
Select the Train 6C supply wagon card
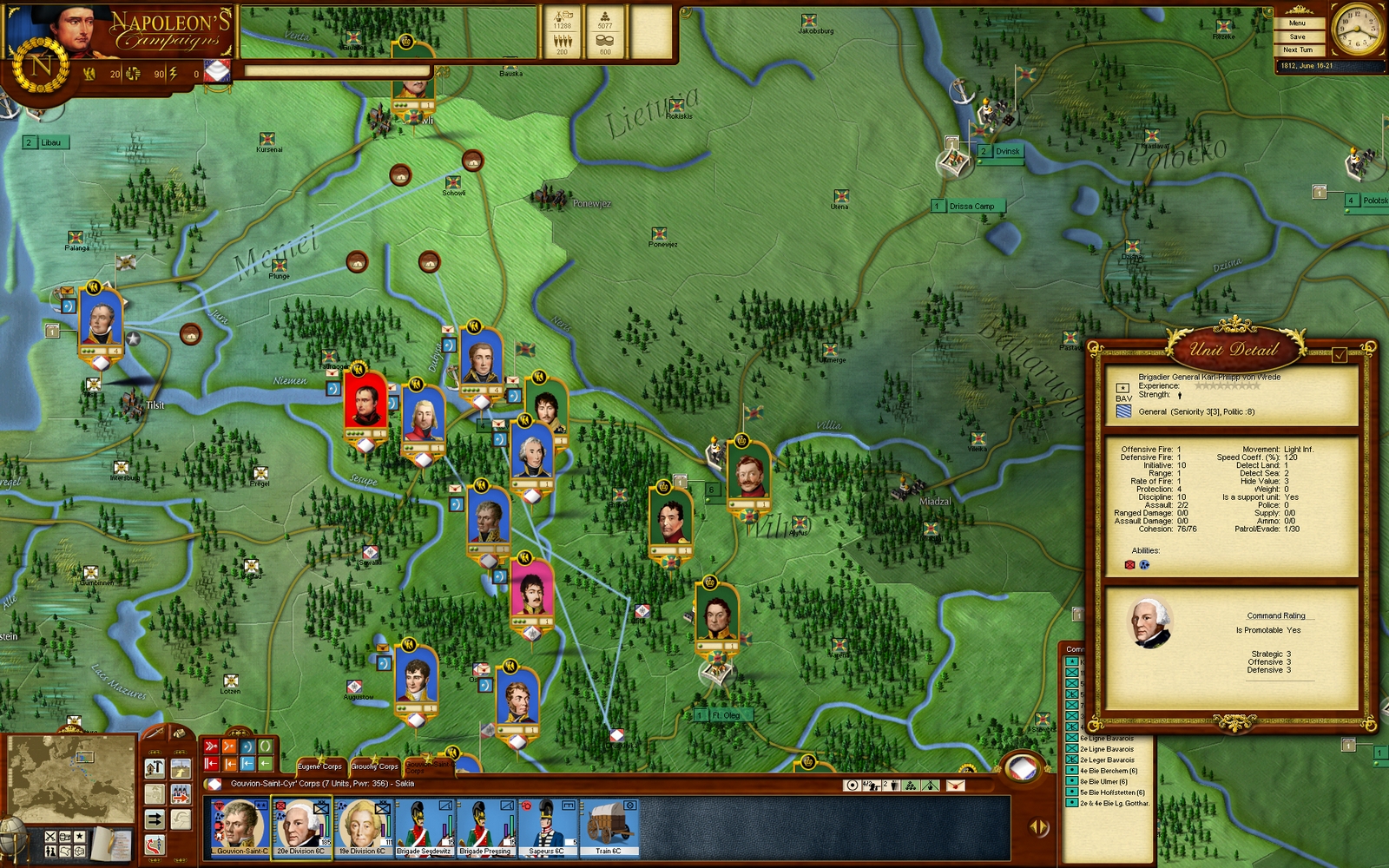(x=608, y=827)
